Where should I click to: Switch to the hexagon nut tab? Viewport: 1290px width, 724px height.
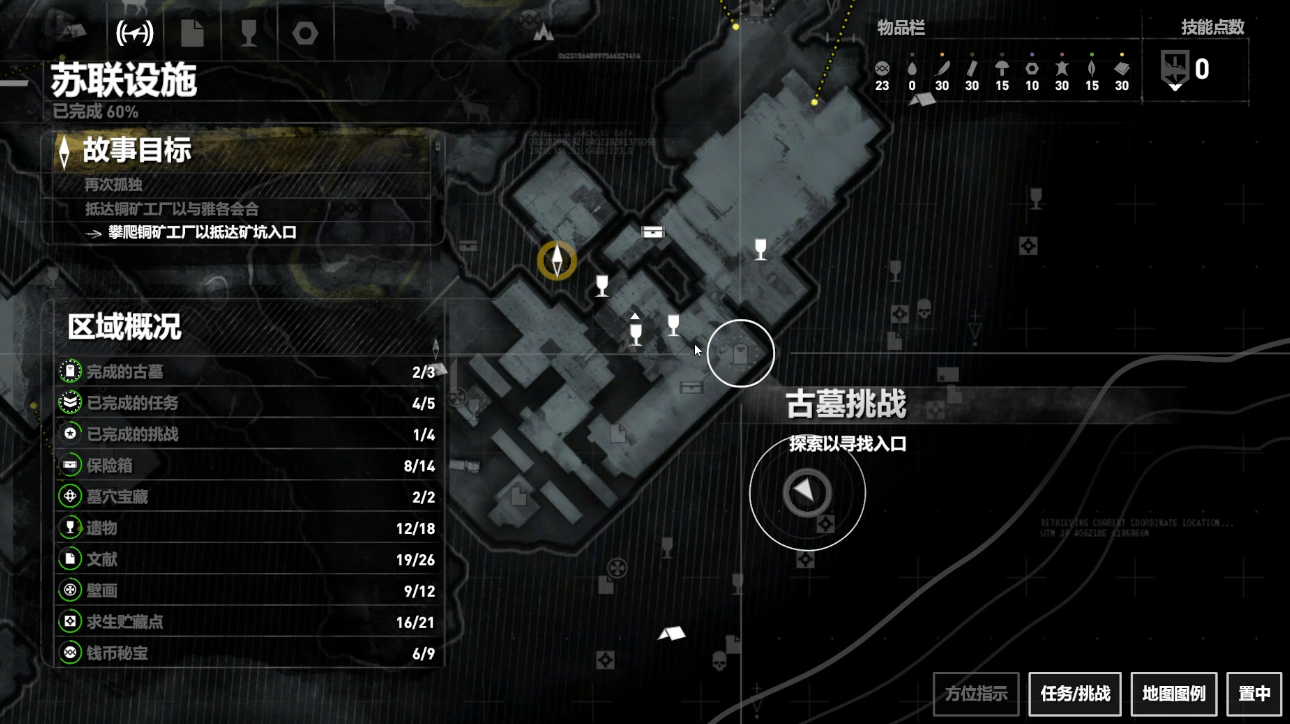point(305,33)
